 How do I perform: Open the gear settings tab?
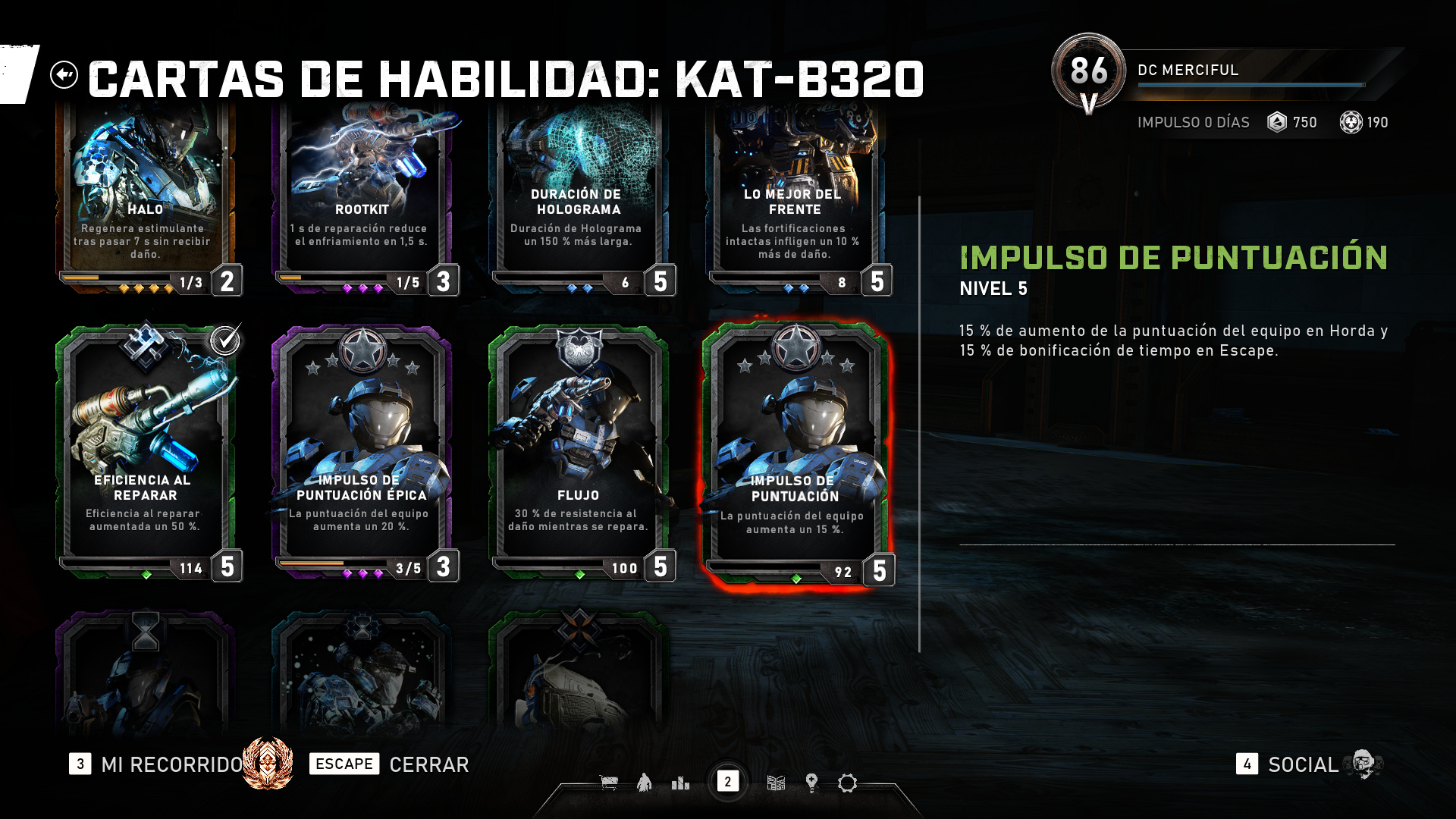click(x=847, y=783)
